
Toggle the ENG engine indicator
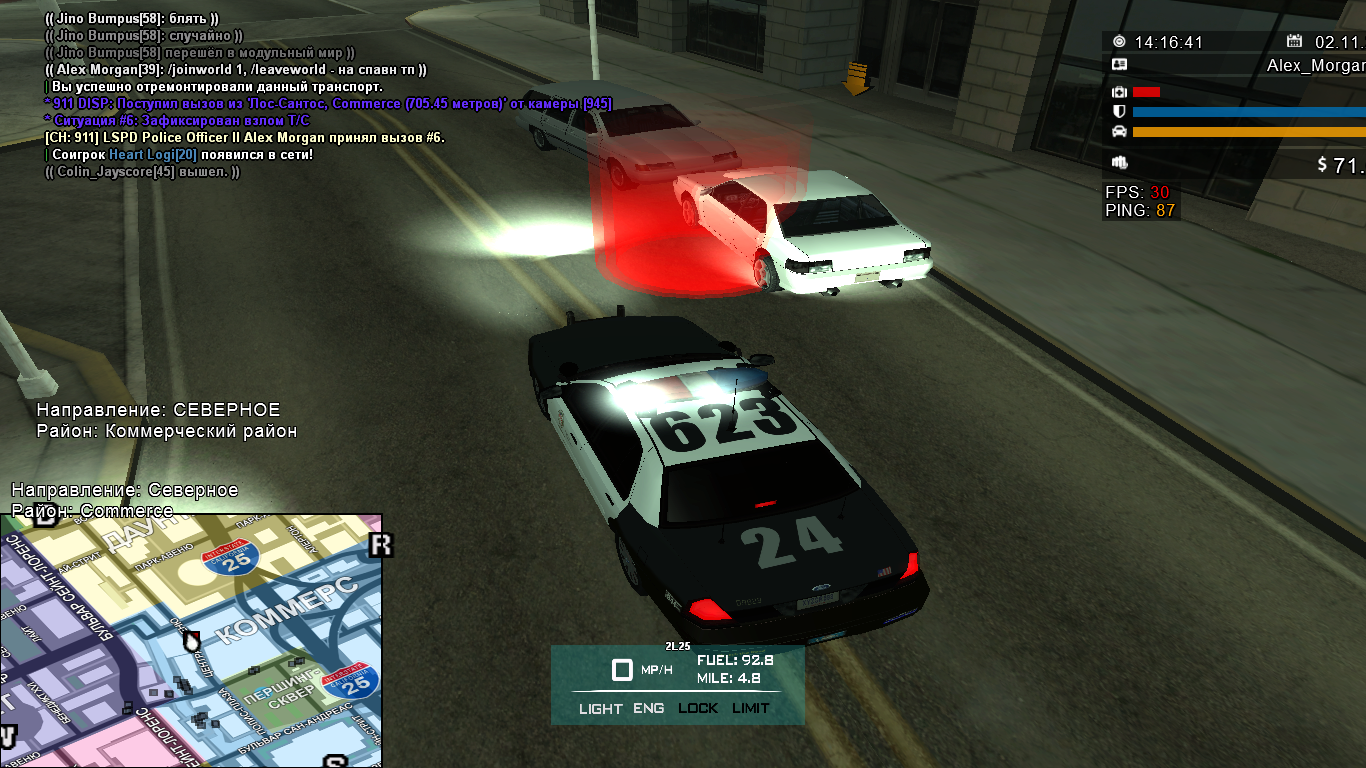coord(648,708)
